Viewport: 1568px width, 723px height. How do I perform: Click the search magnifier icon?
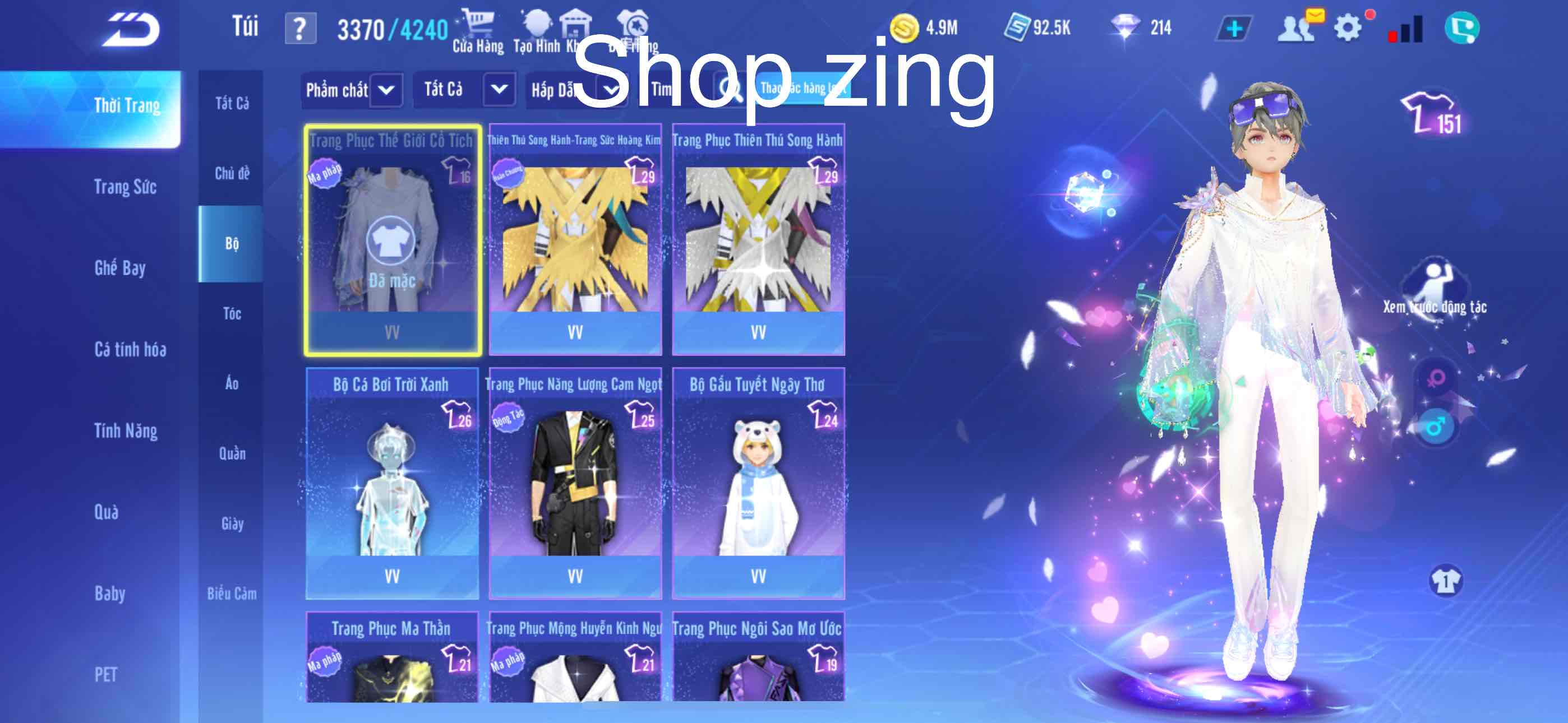pos(731,90)
